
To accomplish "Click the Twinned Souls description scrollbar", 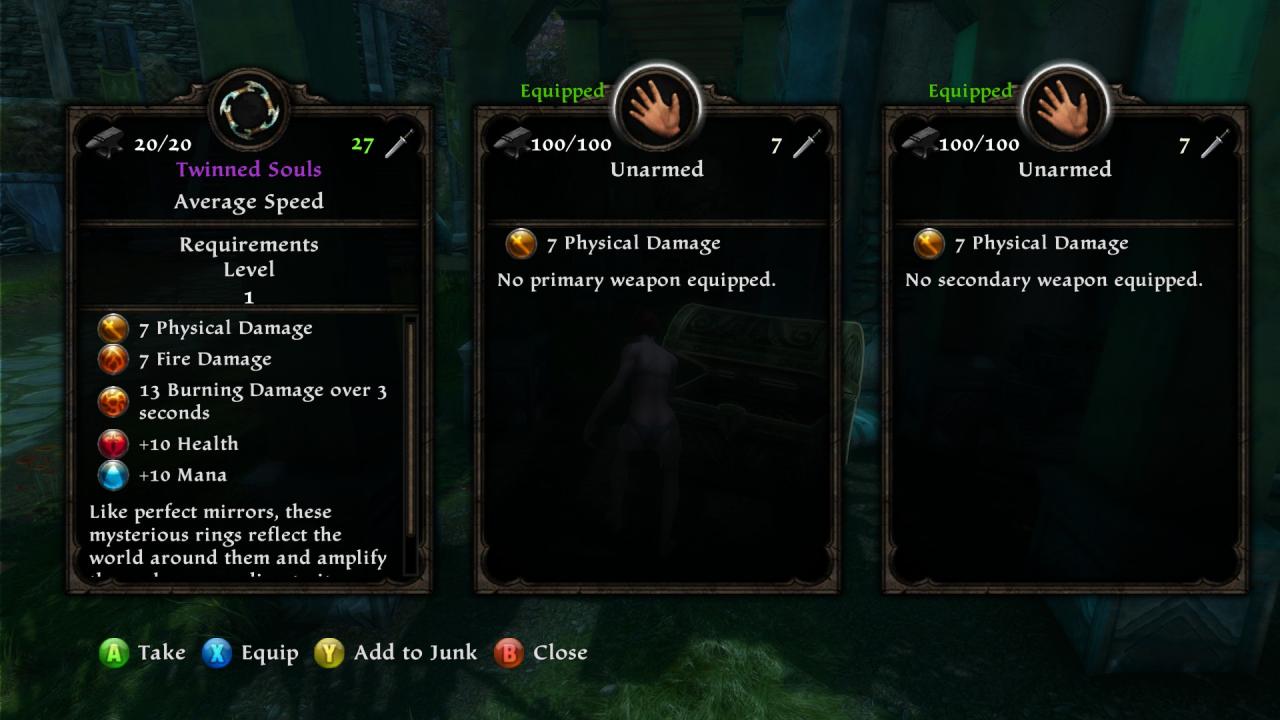I will 410,430.
